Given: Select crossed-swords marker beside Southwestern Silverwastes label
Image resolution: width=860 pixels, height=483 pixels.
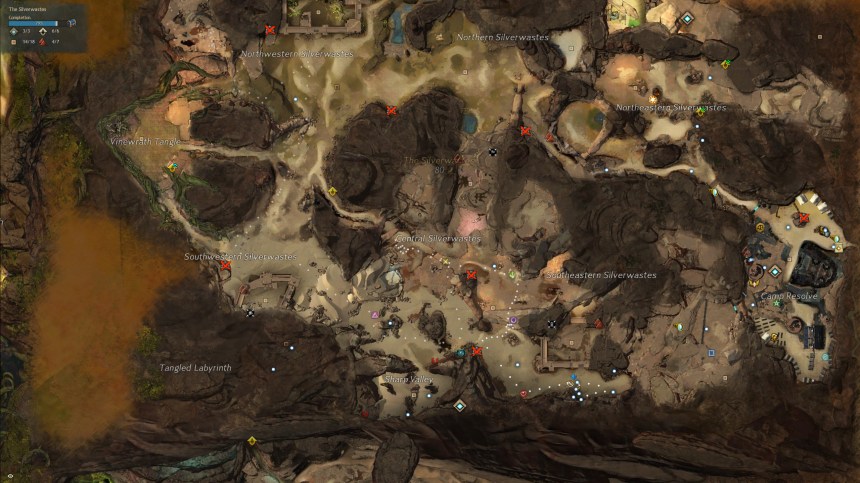Looking at the screenshot, I should pyautogui.click(x=226, y=265).
